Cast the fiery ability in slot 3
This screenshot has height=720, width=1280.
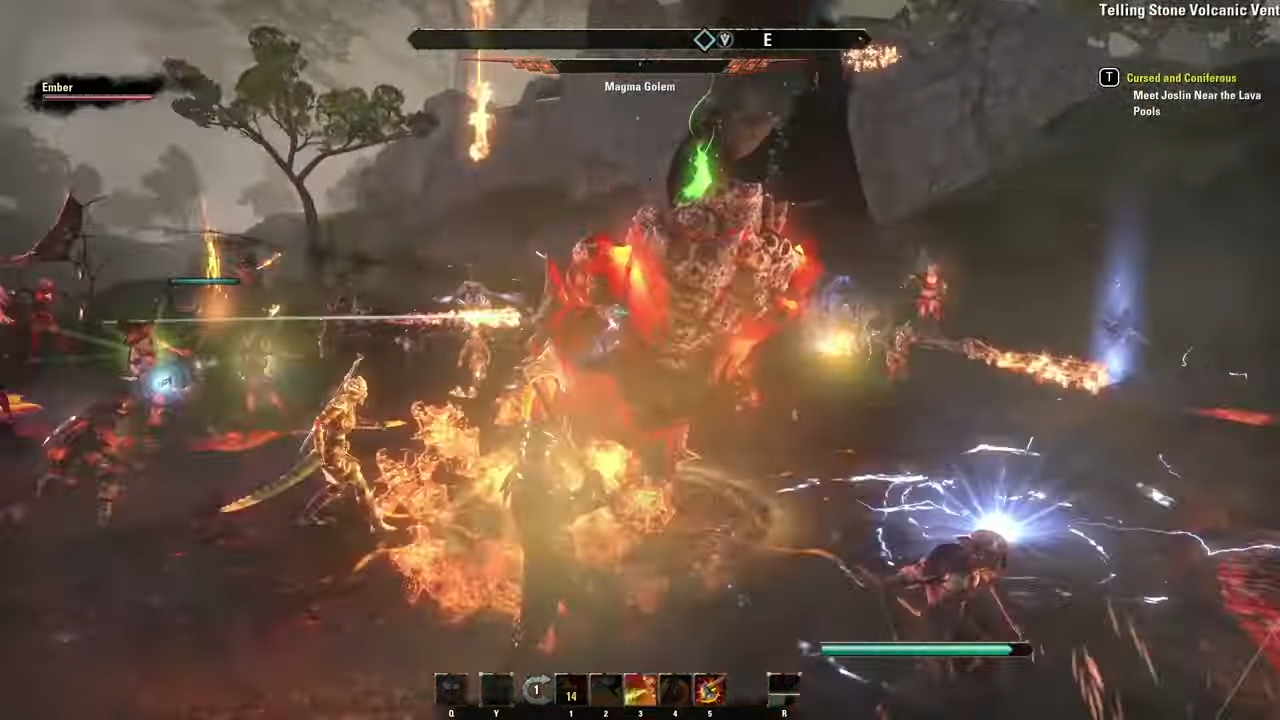click(x=640, y=688)
